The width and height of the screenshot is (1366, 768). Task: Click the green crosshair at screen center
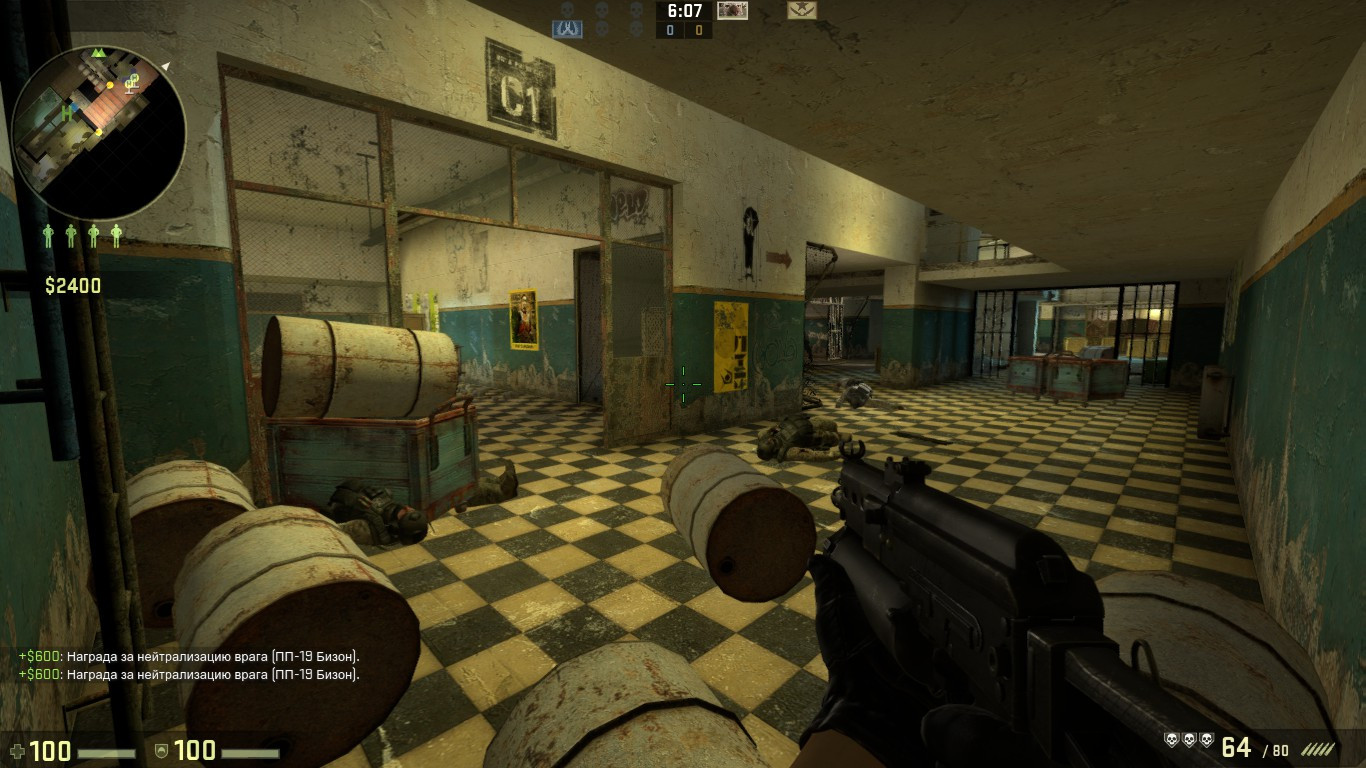[x=681, y=384]
